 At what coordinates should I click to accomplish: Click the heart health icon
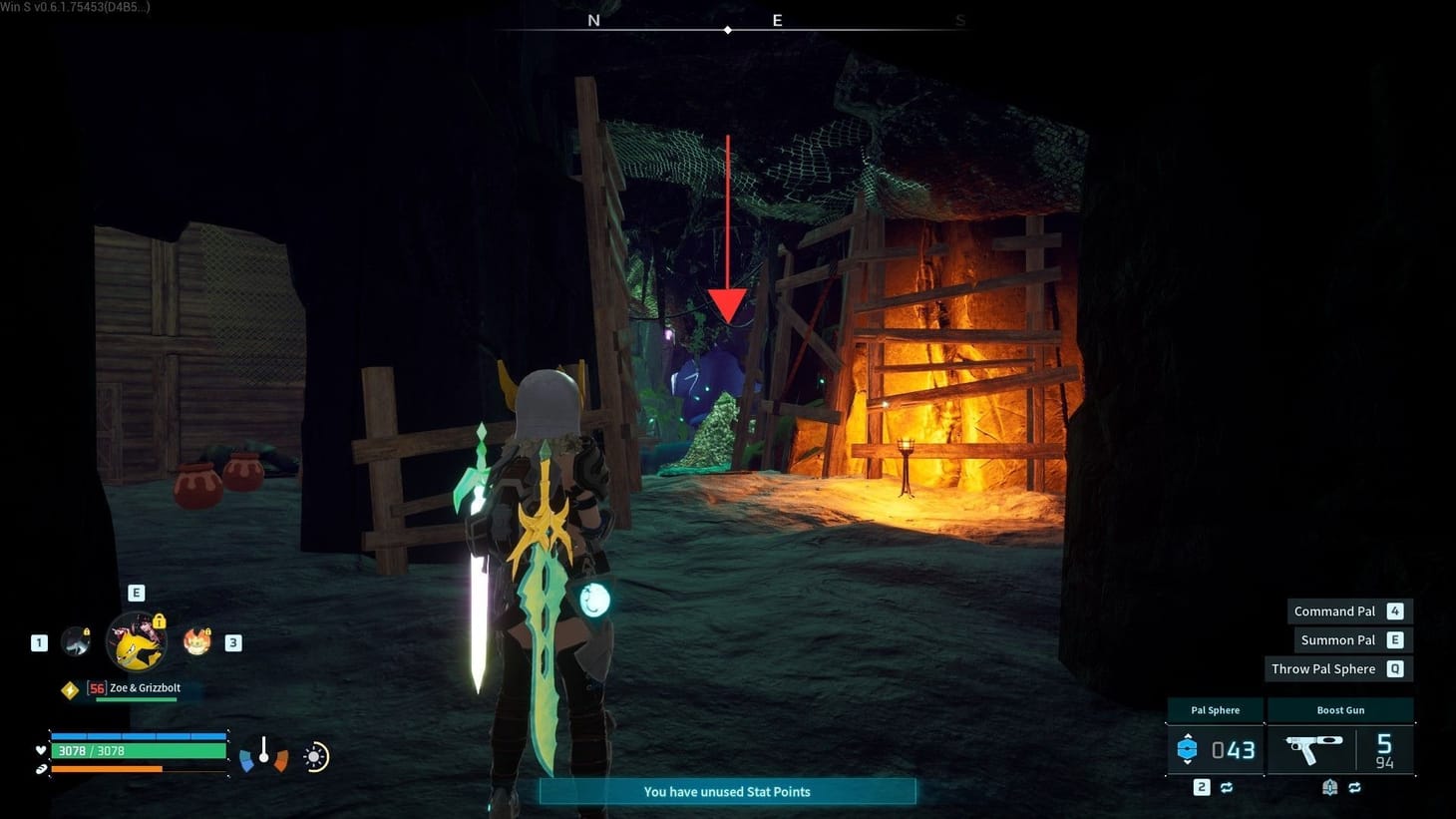40,750
